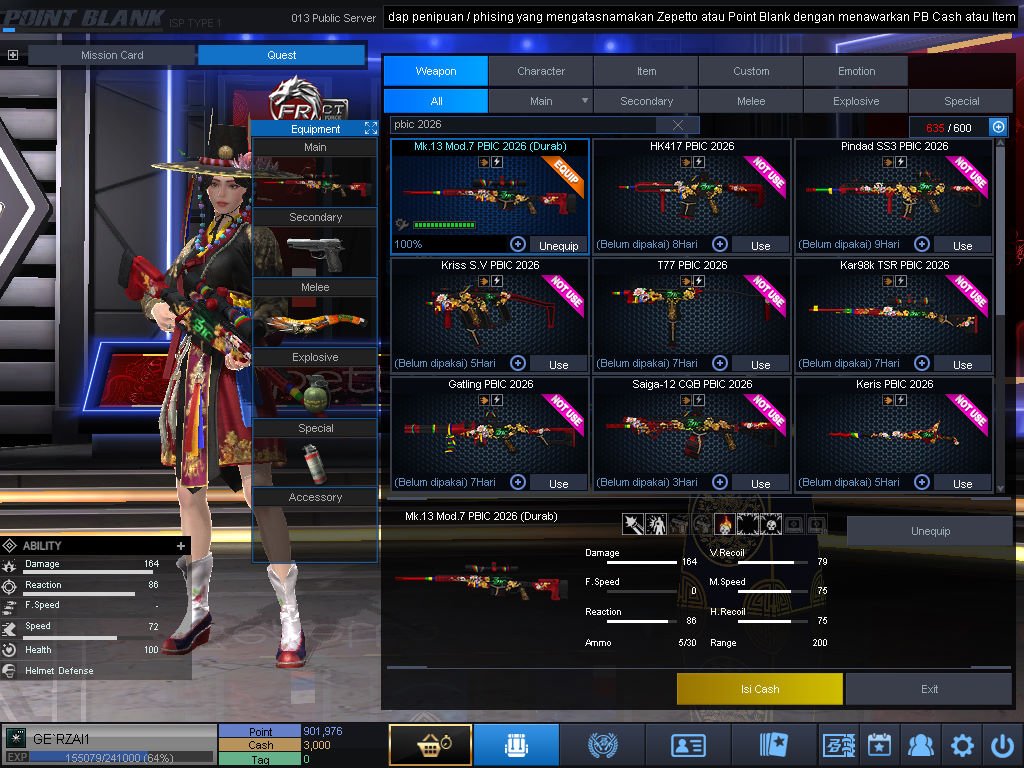Screen dimensions: 1024x768
Task: Switch to the Character tab
Action: click(x=541, y=71)
